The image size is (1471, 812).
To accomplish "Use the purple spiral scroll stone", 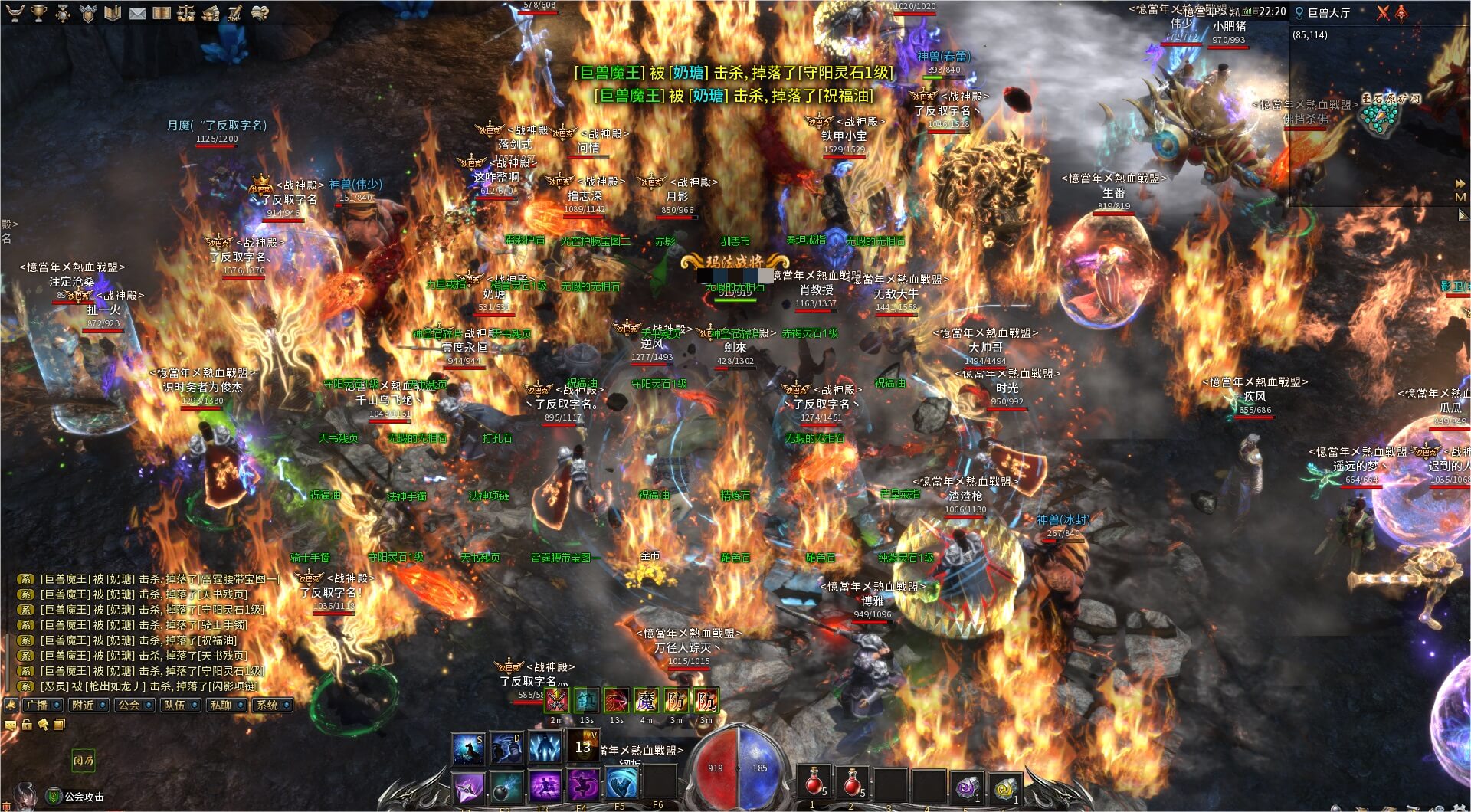I will coord(967,787).
